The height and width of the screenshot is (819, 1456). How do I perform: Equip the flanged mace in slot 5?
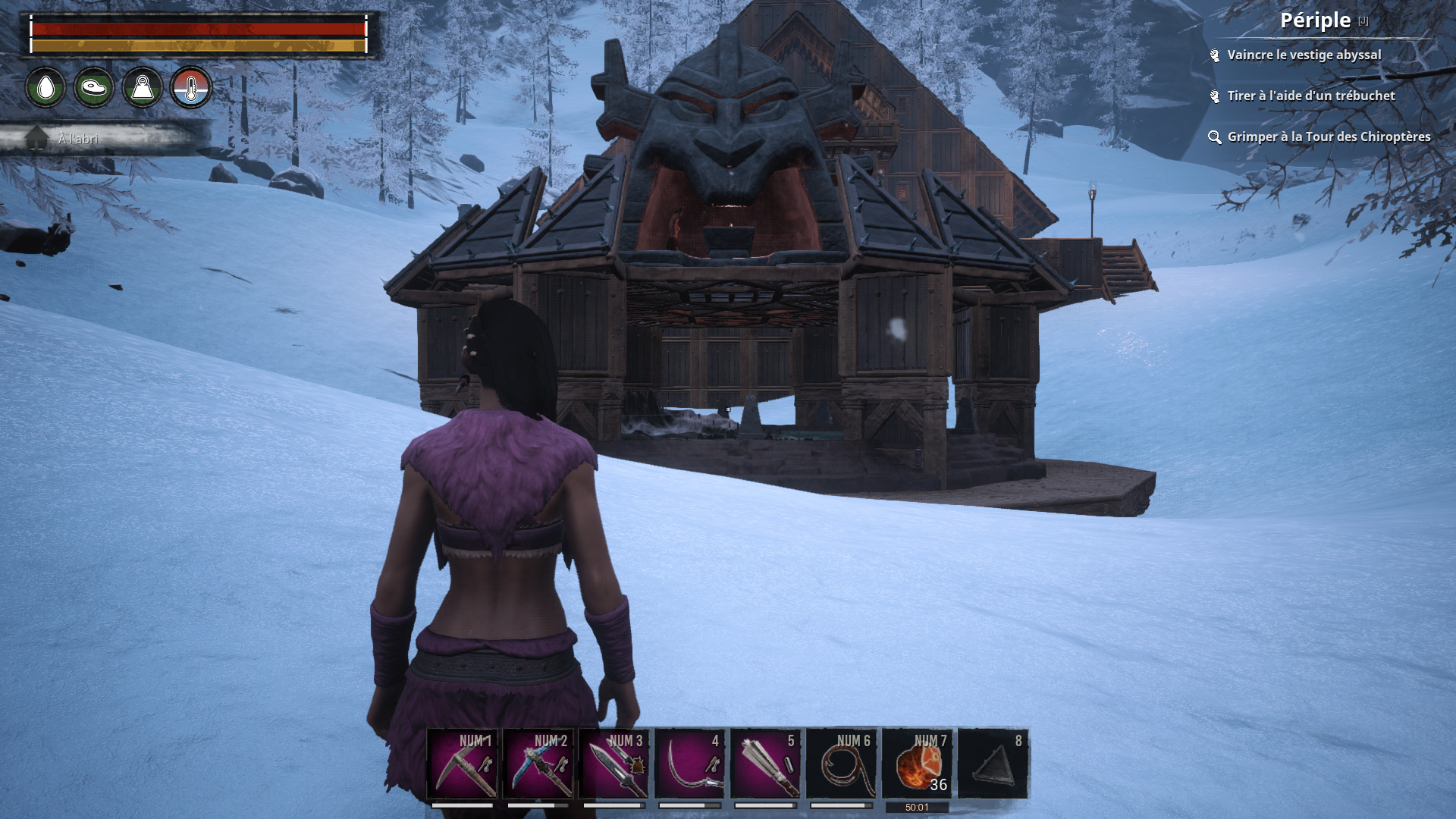766,764
